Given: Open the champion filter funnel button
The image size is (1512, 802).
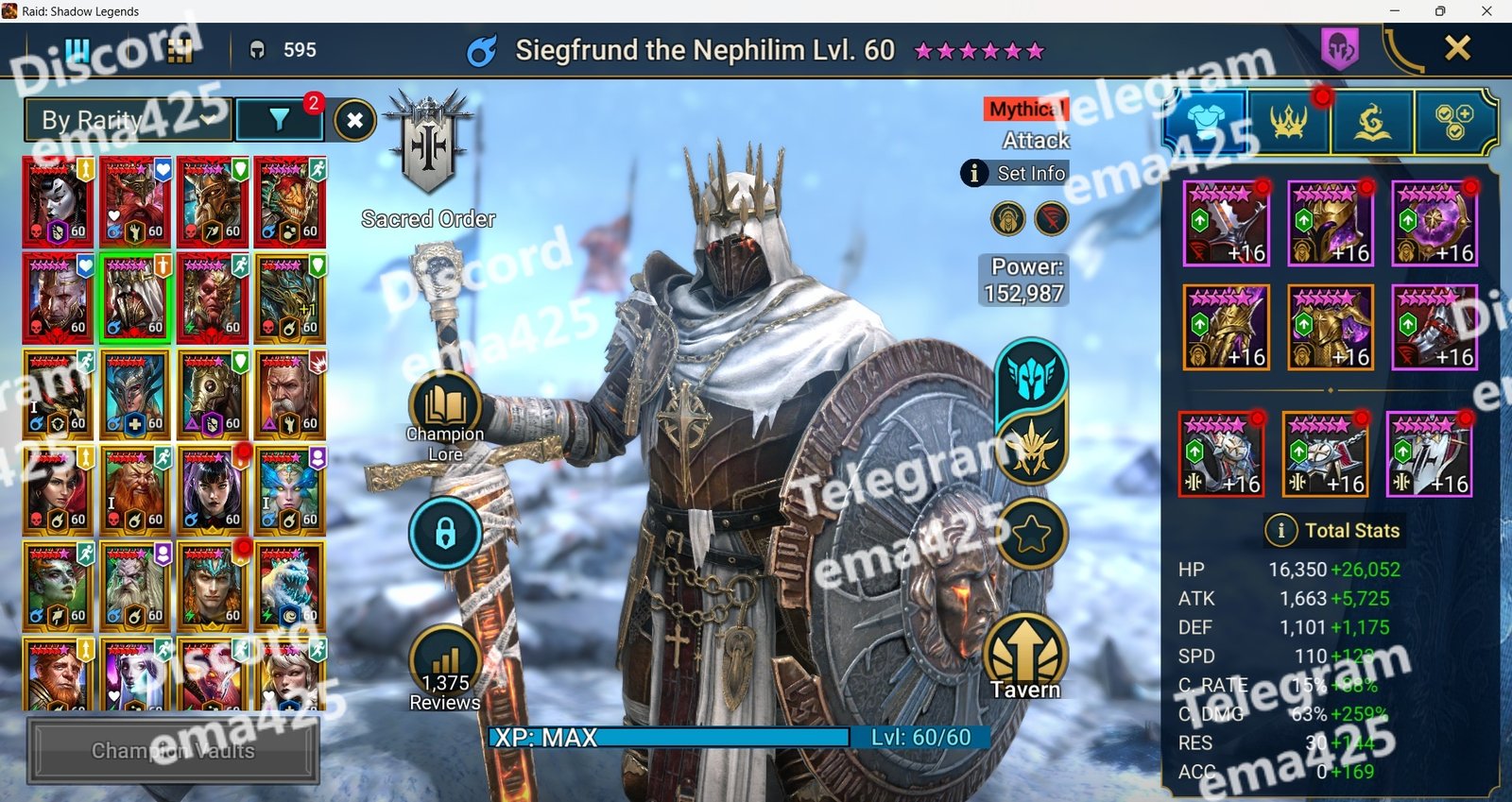Looking at the screenshot, I should (280, 120).
